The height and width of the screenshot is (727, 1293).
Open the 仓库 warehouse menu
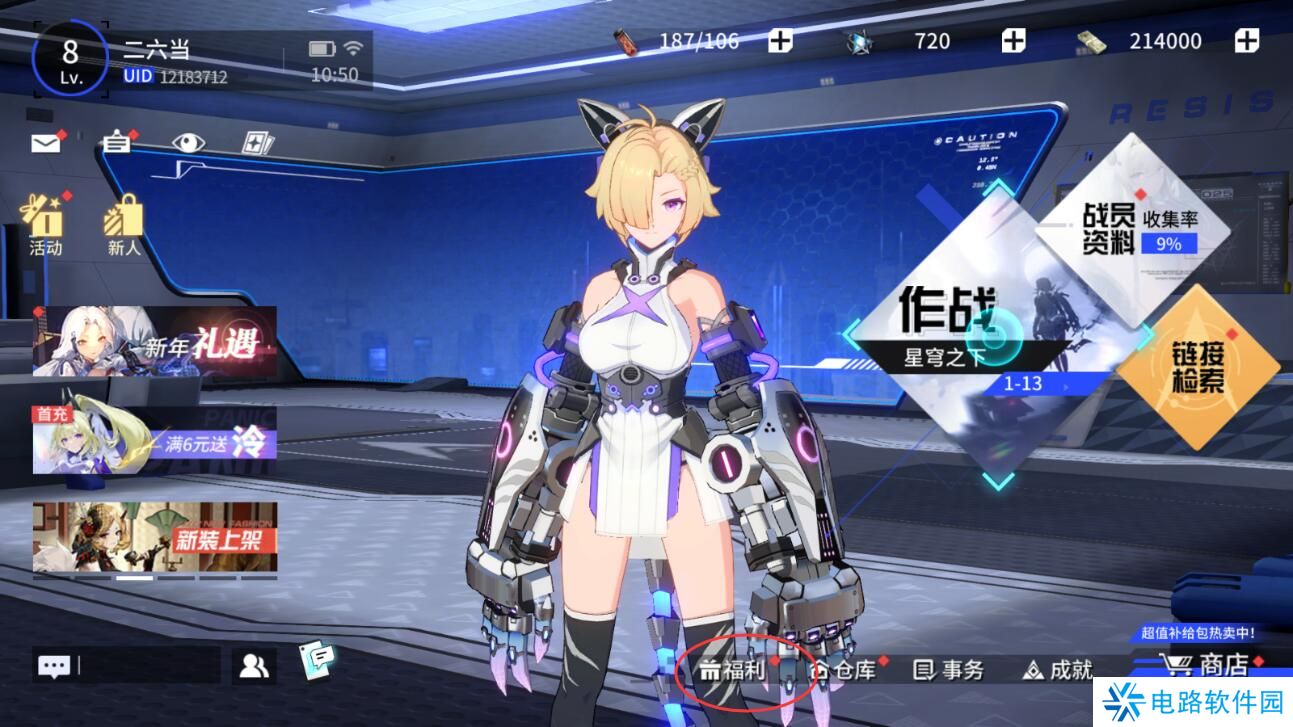click(x=844, y=670)
